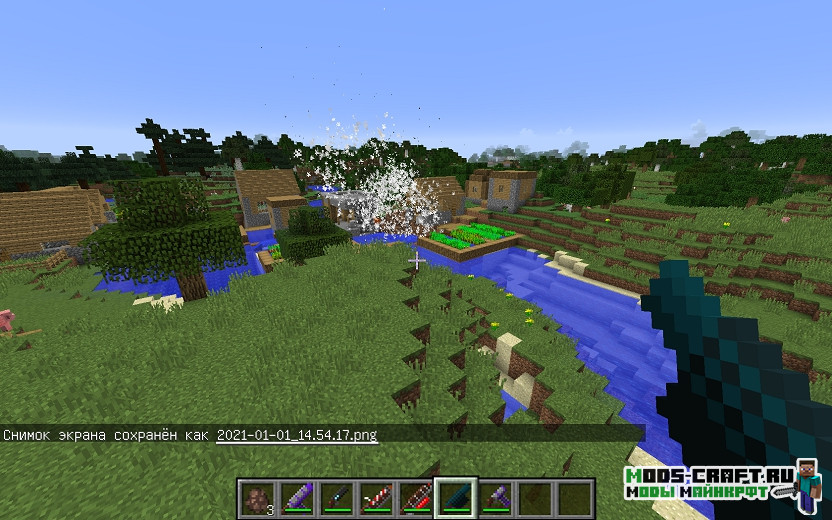Open the saved screenshot filename link
This screenshot has width=832, height=520.
pyautogui.click(x=297, y=435)
